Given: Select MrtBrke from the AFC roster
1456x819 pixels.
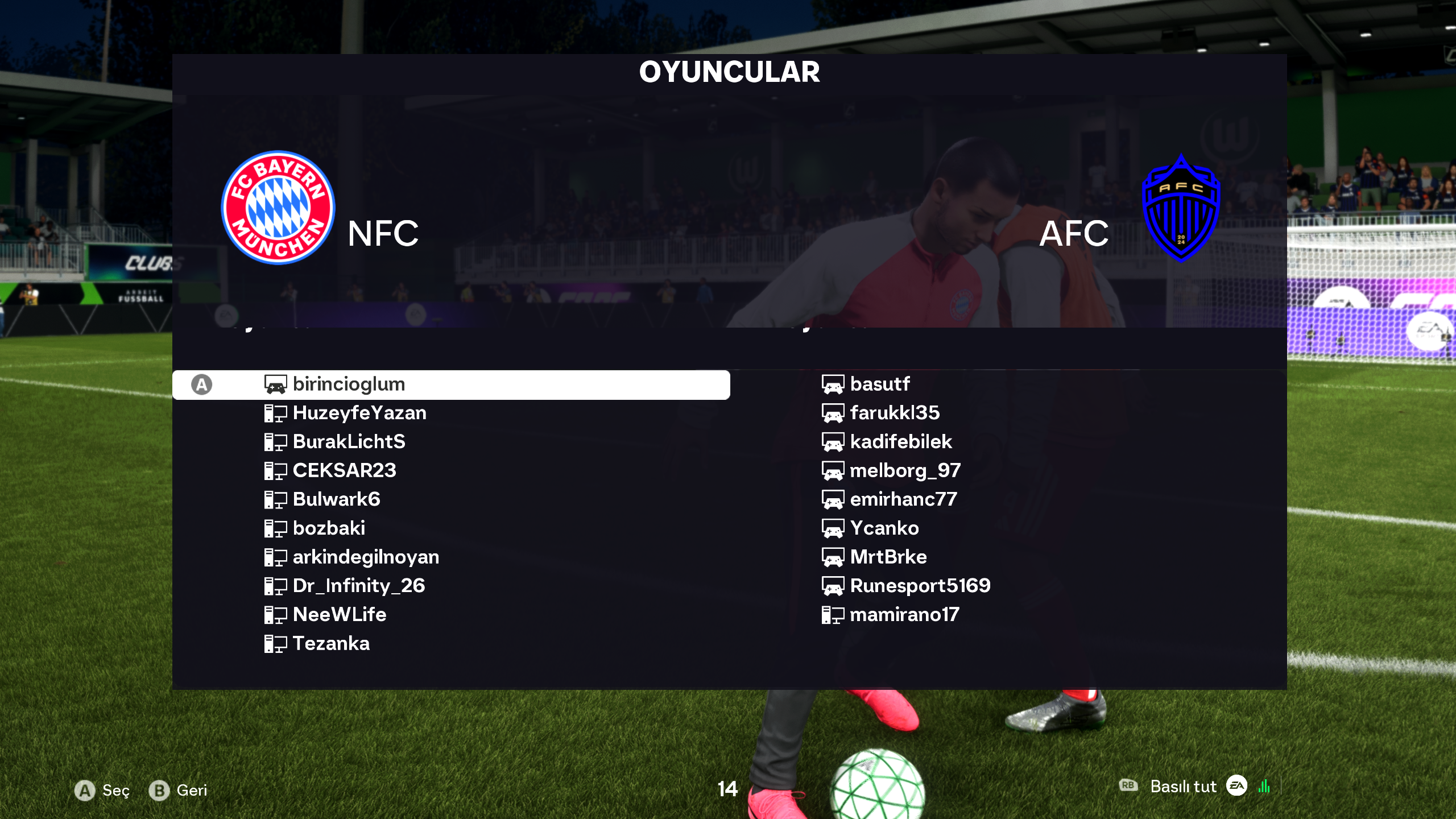Looking at the screenshot, I should tap(888, 557).
